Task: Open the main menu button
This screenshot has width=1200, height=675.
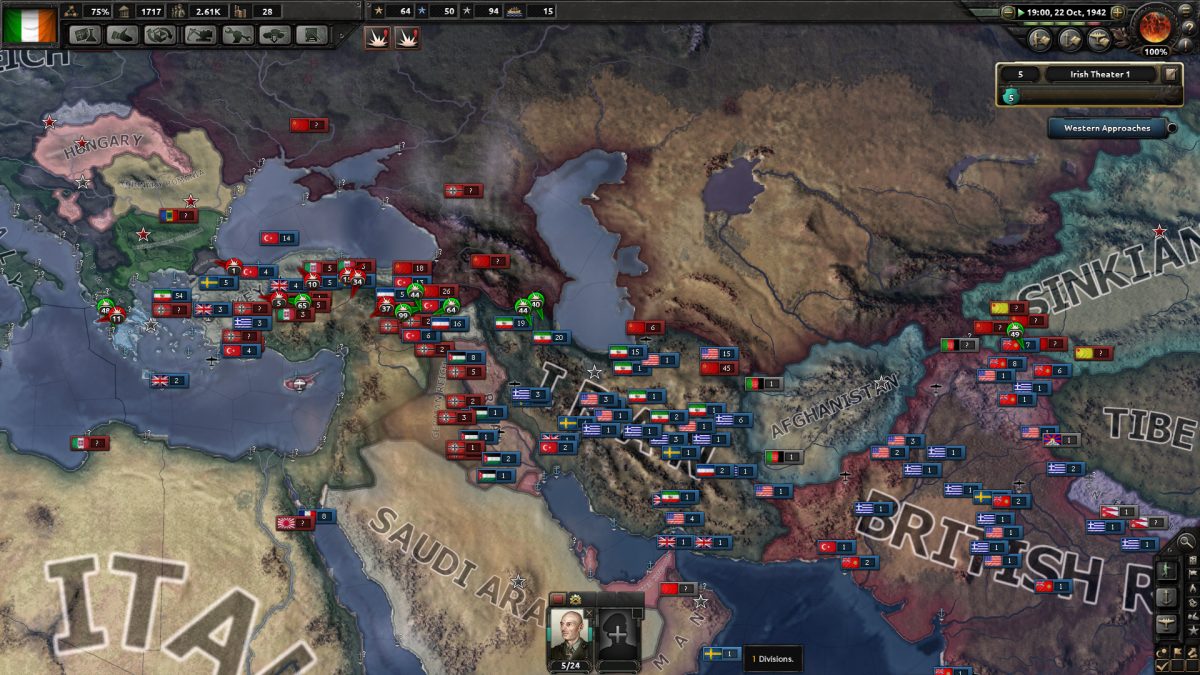Action: click(1188, 9)
